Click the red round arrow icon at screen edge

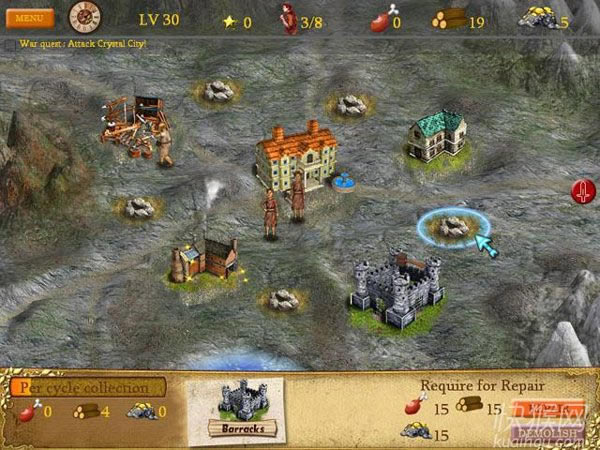click(x=581, y=191)
